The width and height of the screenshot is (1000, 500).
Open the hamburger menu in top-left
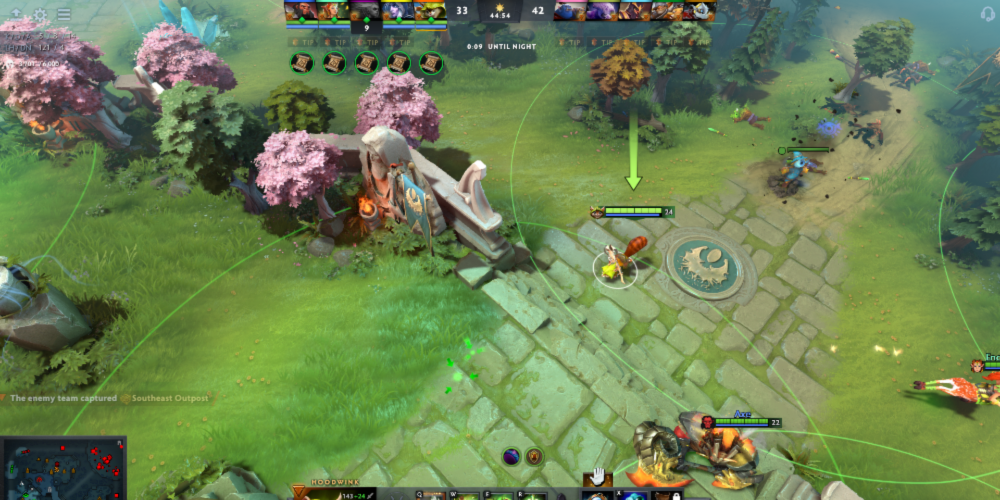(x=64, y=14)
